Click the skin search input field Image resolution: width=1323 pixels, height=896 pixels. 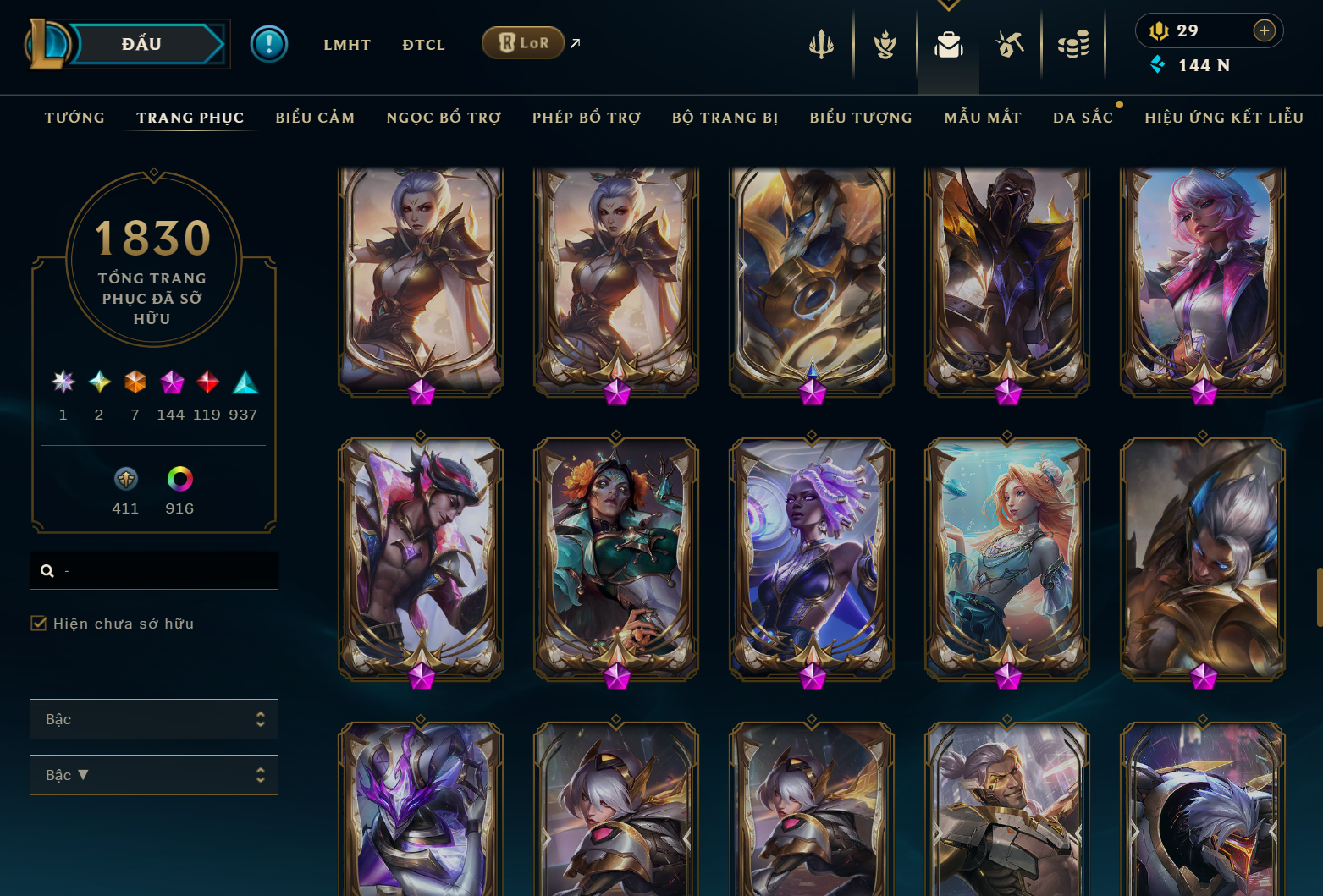coord(153,570)
